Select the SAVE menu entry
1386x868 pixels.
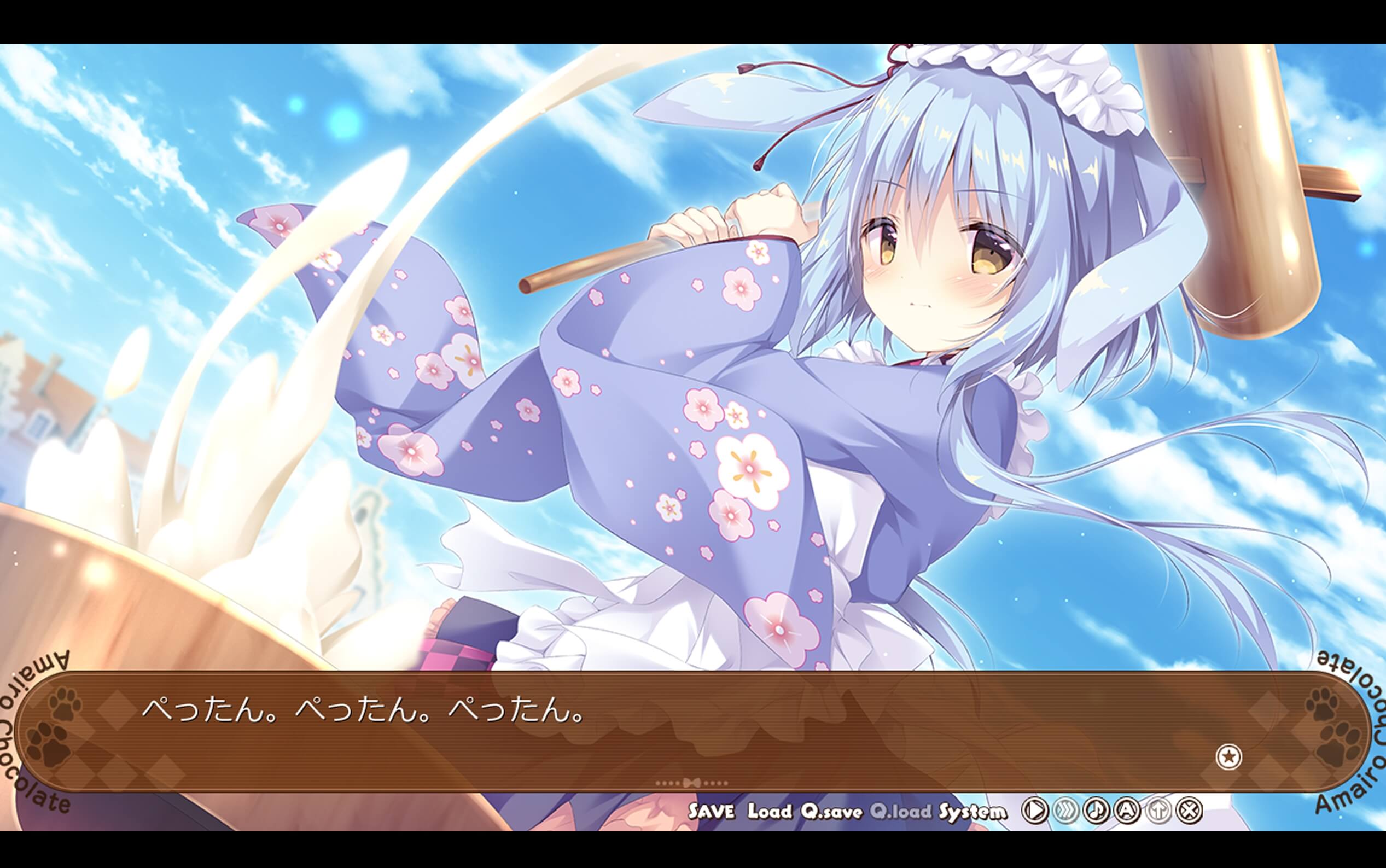point(711,811)
